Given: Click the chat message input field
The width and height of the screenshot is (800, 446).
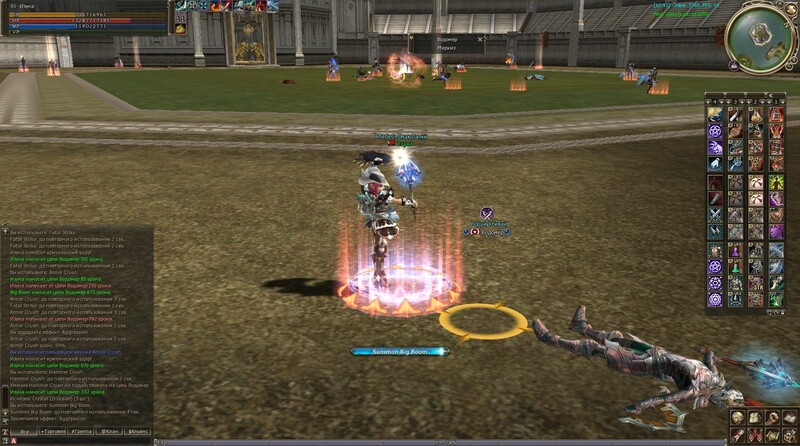Looking at the screenshot, I should pyautogui.click(x=80, y=441).
